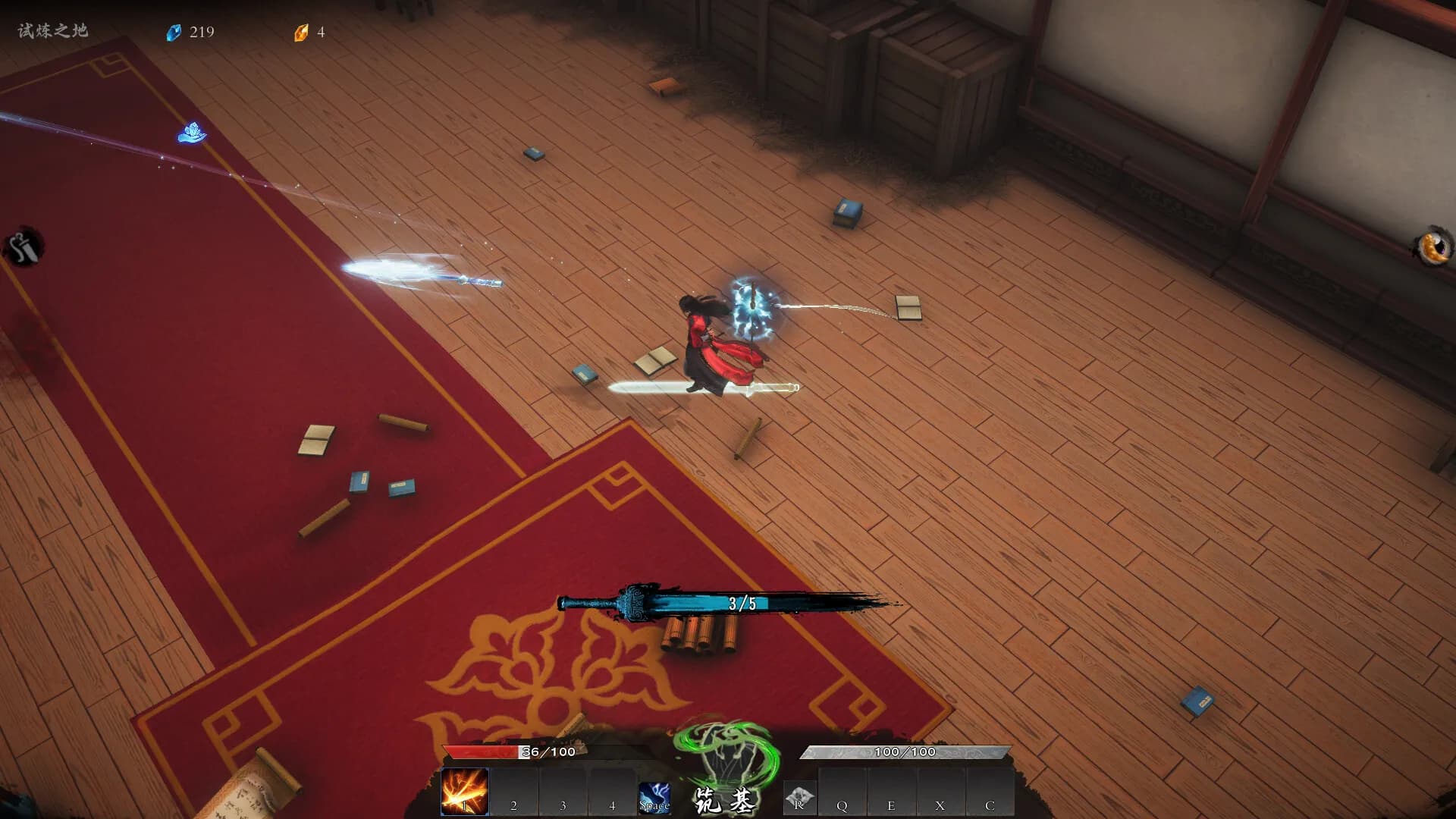Select the empty skill slot labeled 4
Viewport: 1456px width, 819px height.
click(x=612, y=793)
